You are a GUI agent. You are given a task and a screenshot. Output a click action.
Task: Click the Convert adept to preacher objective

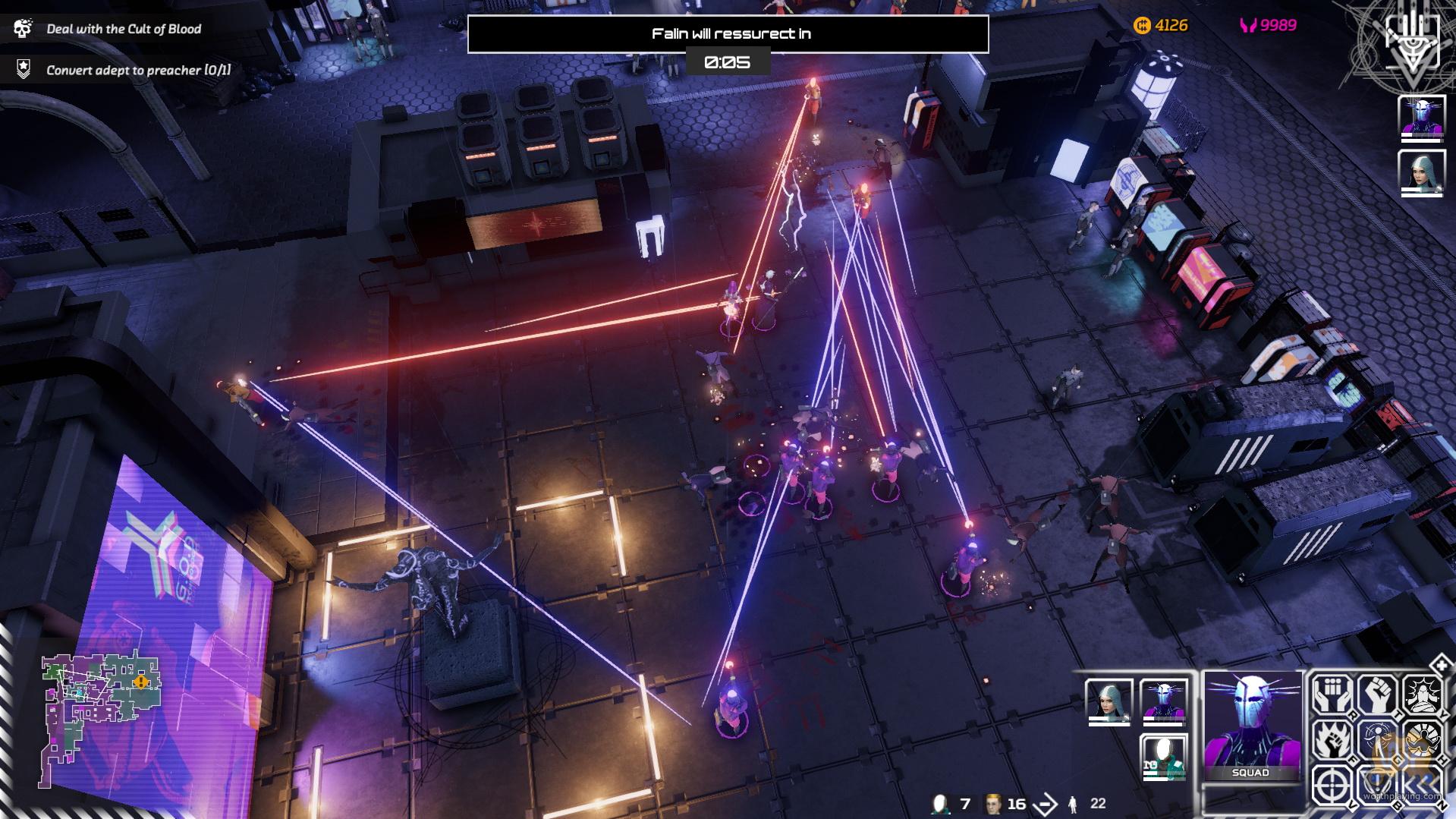[x=138, y=70]
